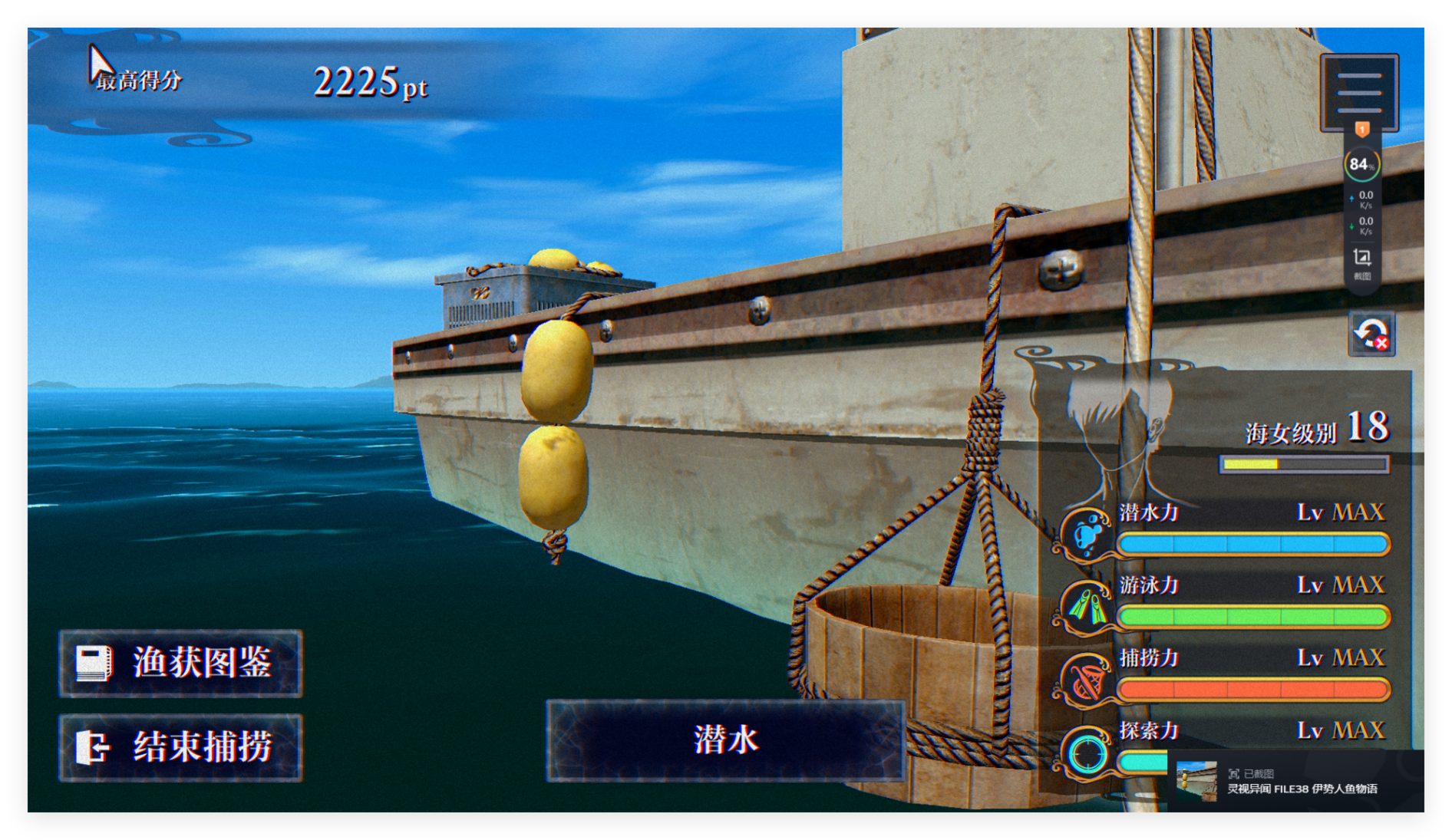1452x840 pixels.
Task: Choose the 捕捞力 fishing power icon
Action: (1086, 680)
